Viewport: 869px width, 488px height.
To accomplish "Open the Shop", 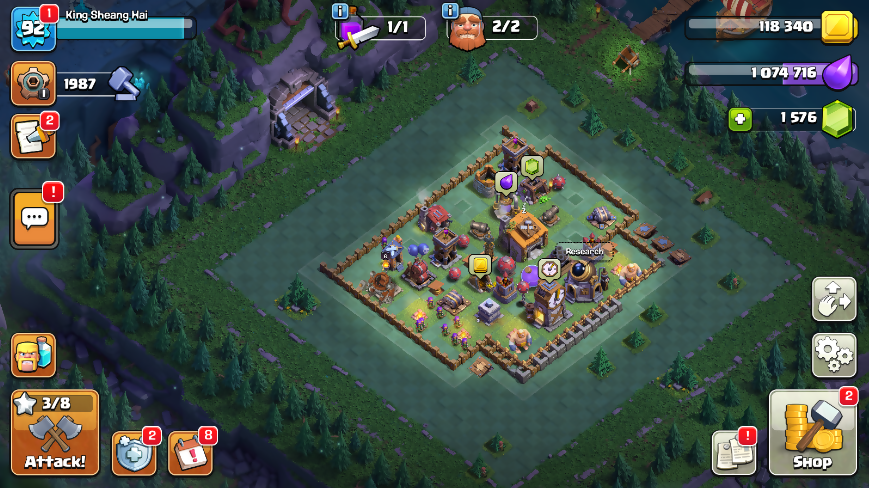I will [x=812, y=432].
